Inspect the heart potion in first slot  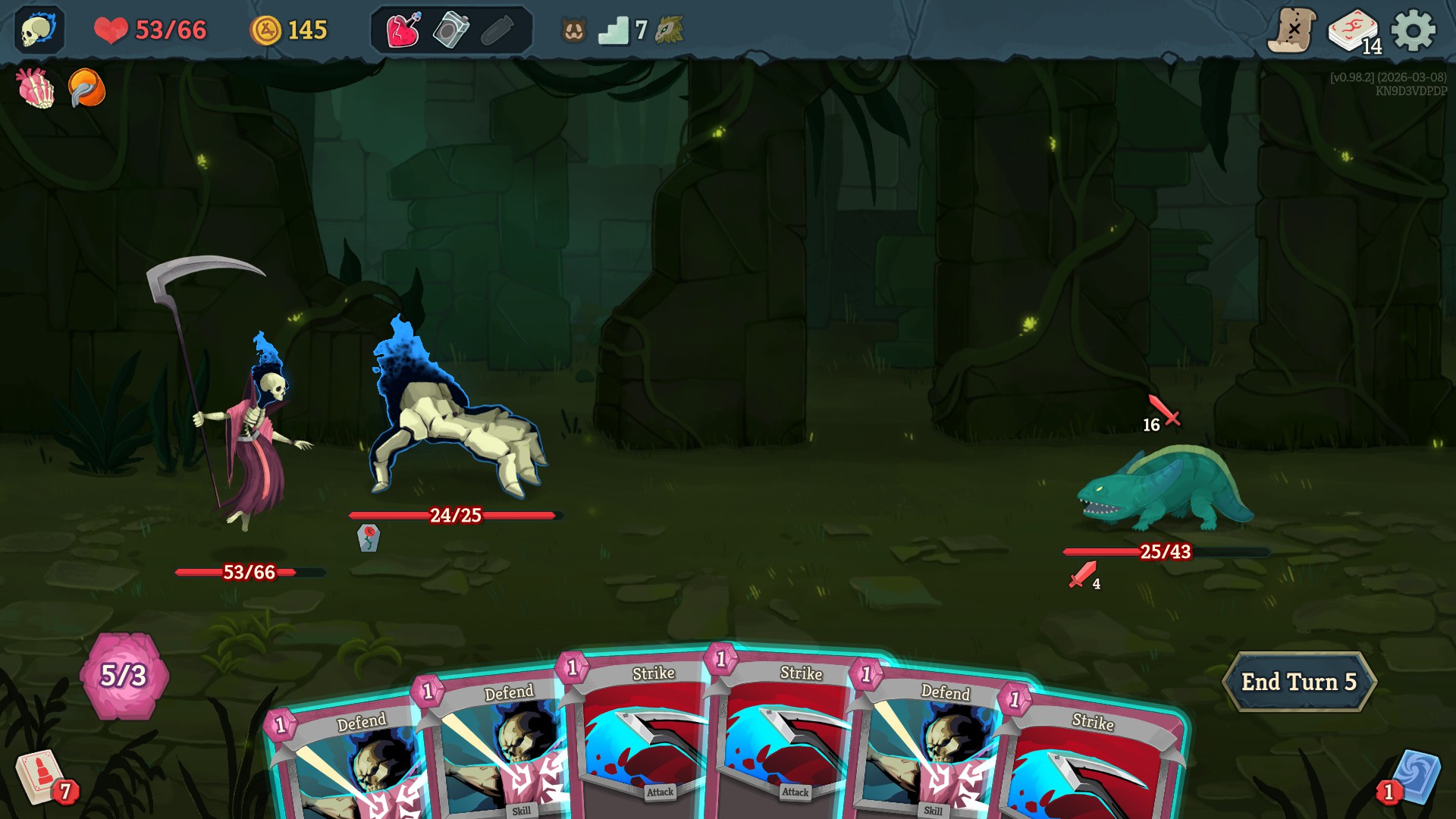(x=403, y=32)
